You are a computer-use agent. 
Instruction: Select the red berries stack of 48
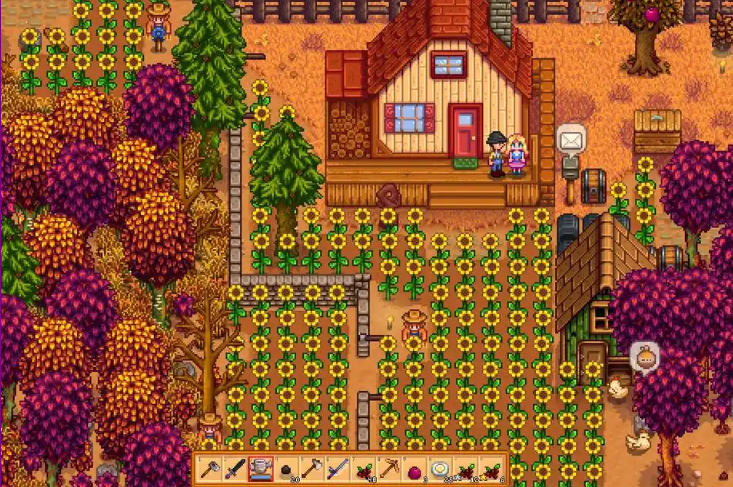point(363,467)
